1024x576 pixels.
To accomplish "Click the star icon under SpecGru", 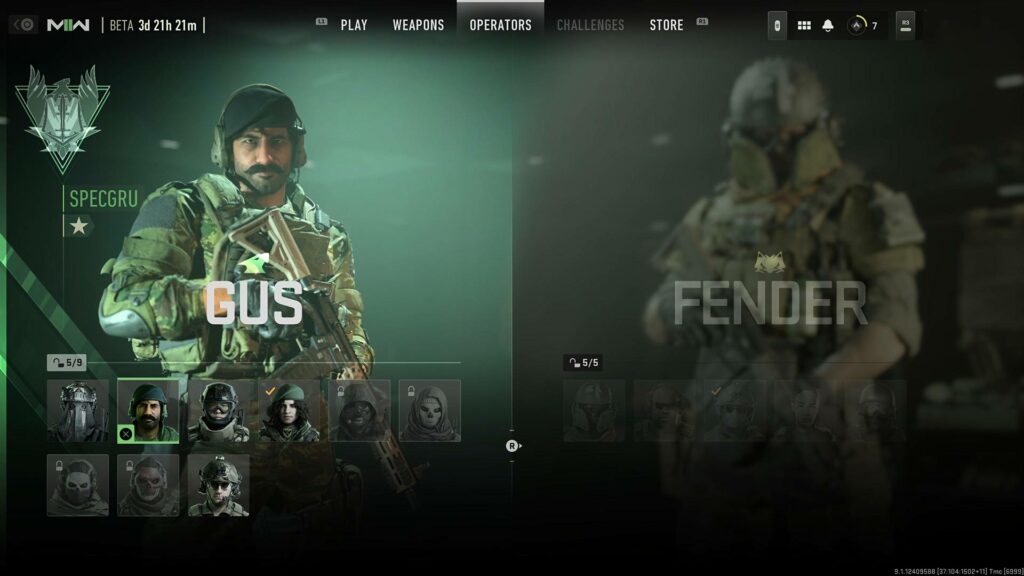I will [x=79, y=226].
